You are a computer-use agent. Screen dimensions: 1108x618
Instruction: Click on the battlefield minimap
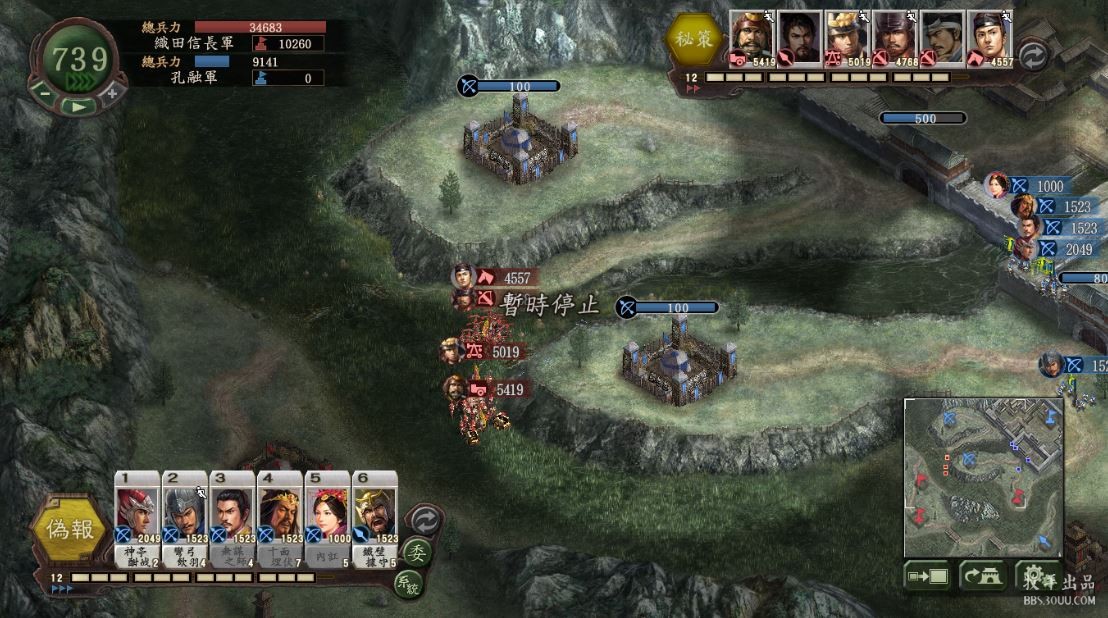(982, 477)
